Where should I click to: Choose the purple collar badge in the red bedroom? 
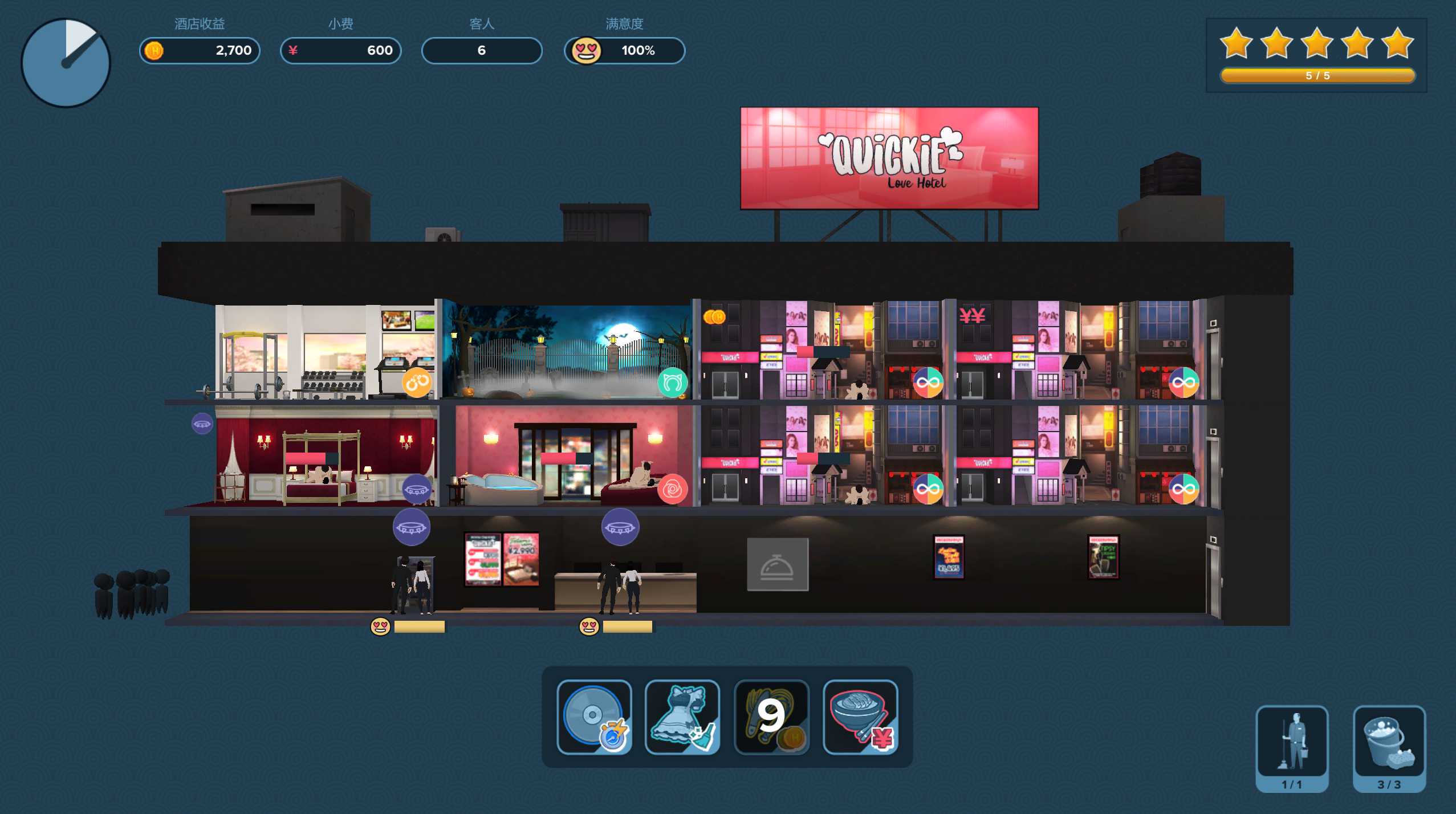tap(417, 489)
